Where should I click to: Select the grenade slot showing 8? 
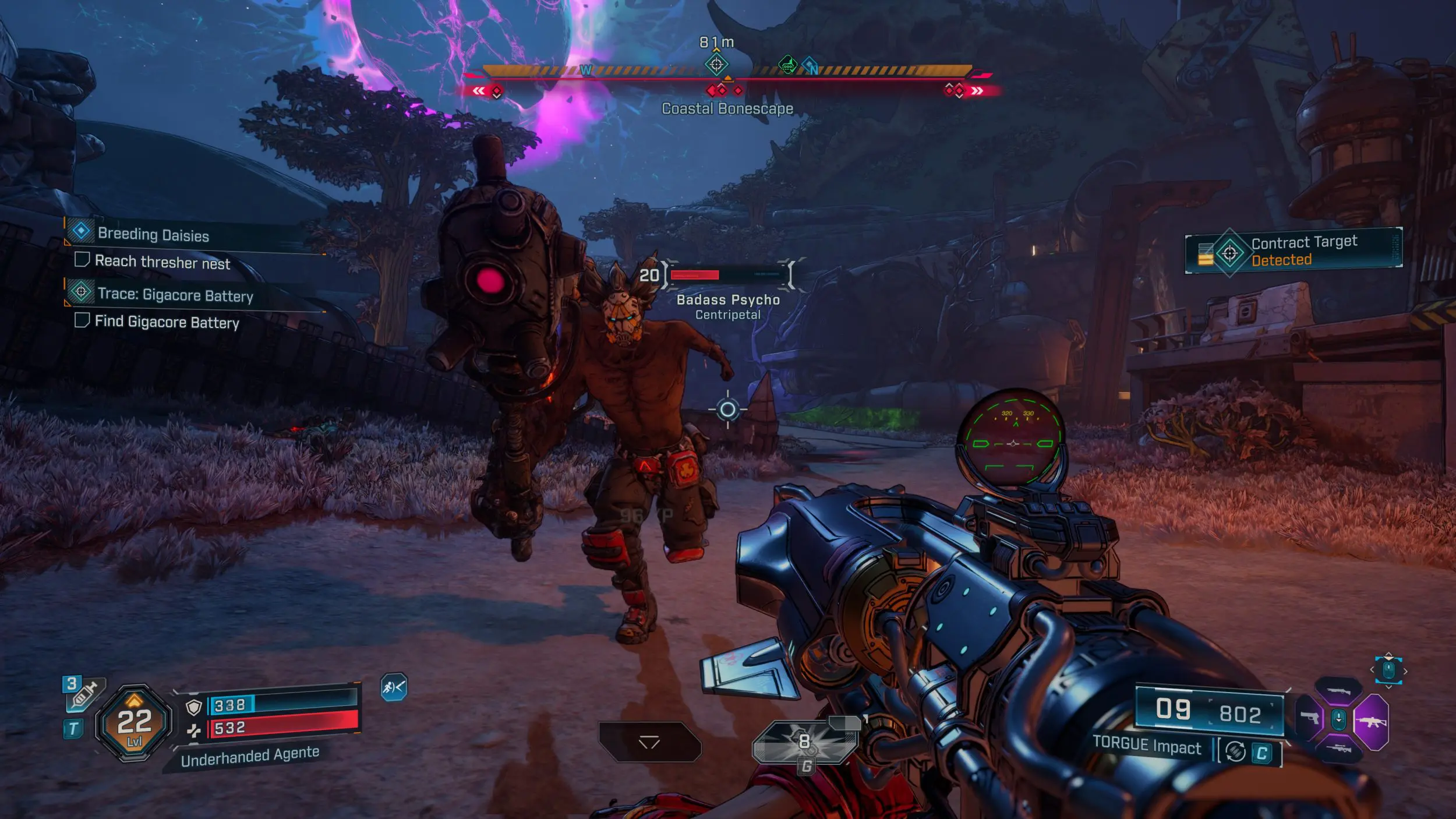click(x=805, y=743)
